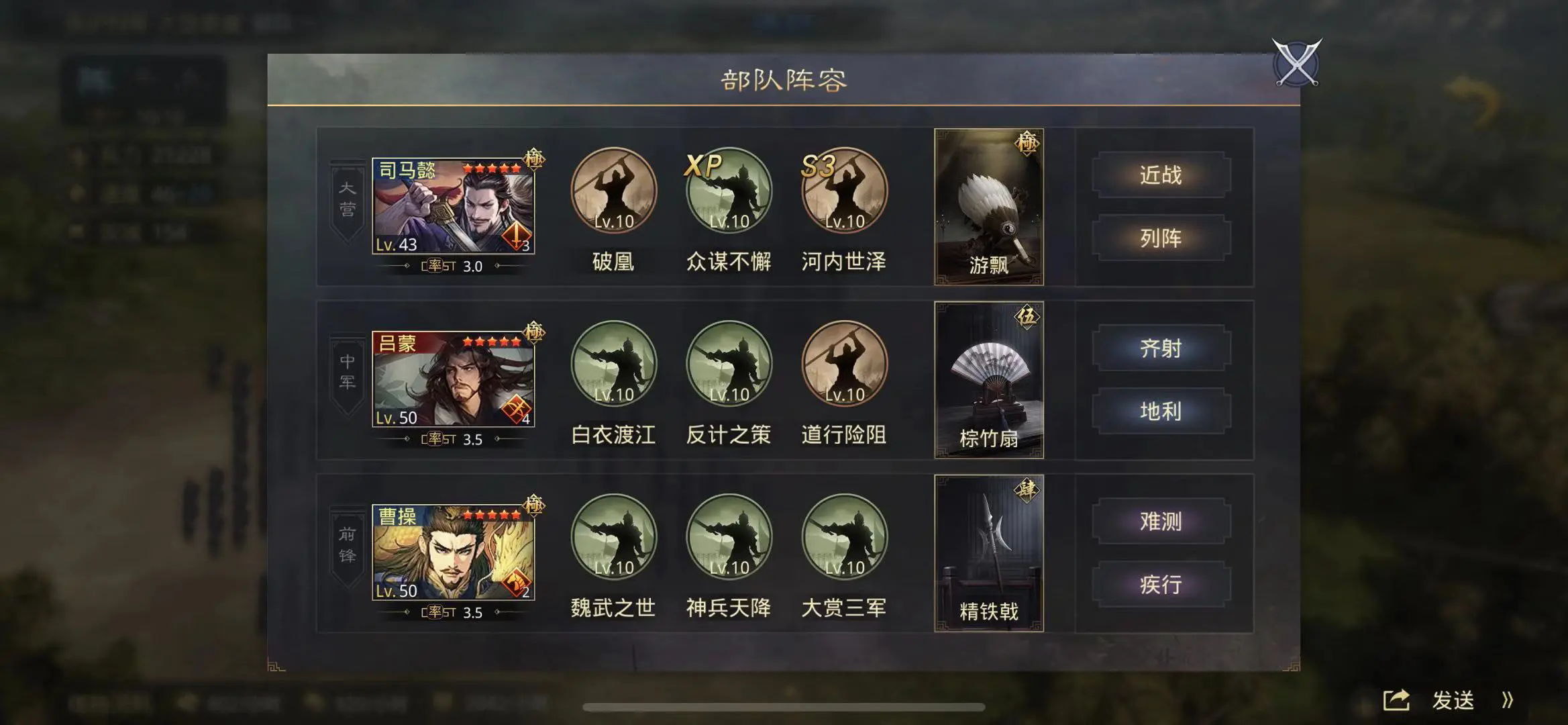Activate the 疾行 tactic for 曹操
Viewport: 1568px width, 725px height.
[1162, 585]
